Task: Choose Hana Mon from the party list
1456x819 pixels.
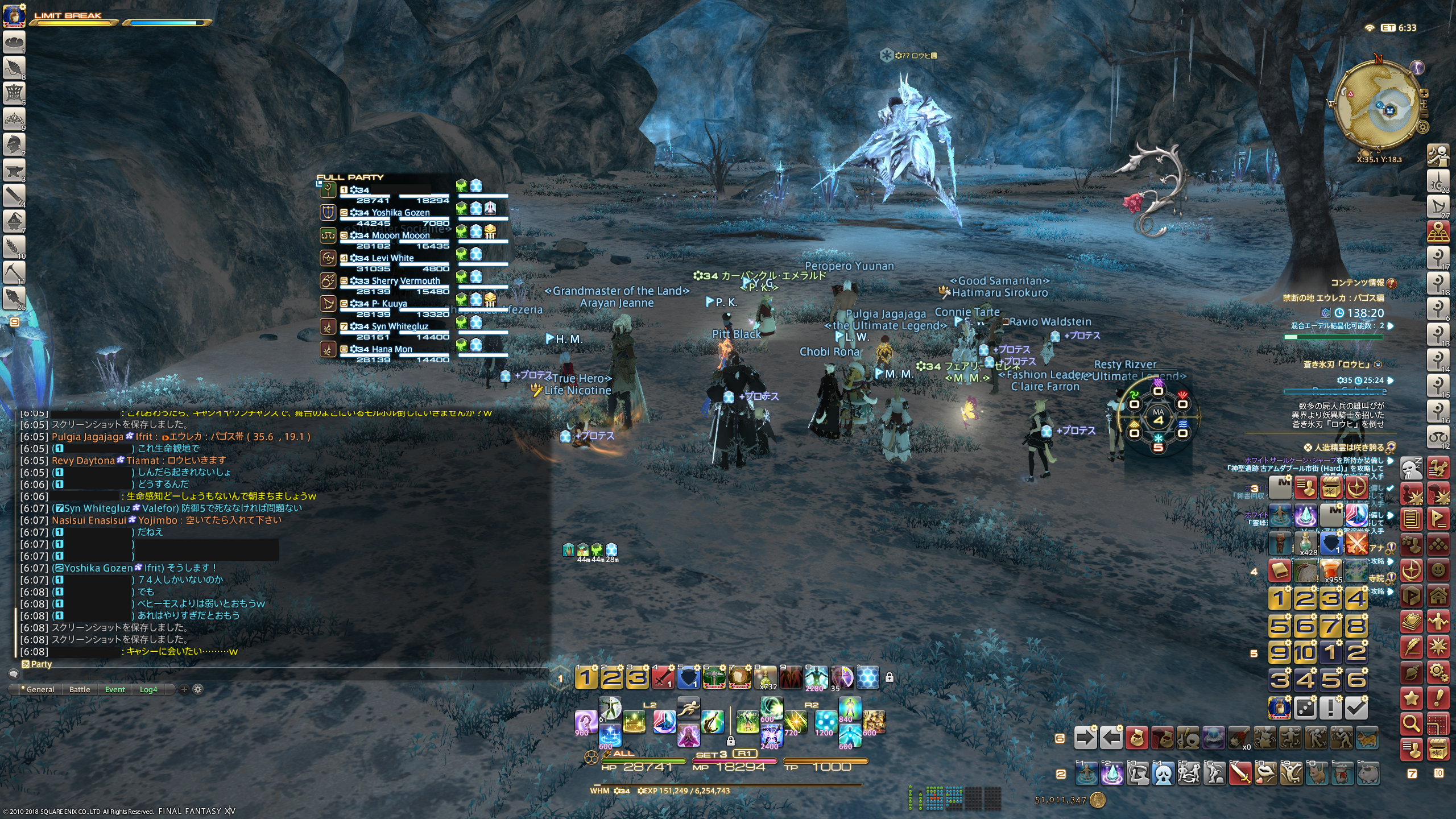Action: 391,349
